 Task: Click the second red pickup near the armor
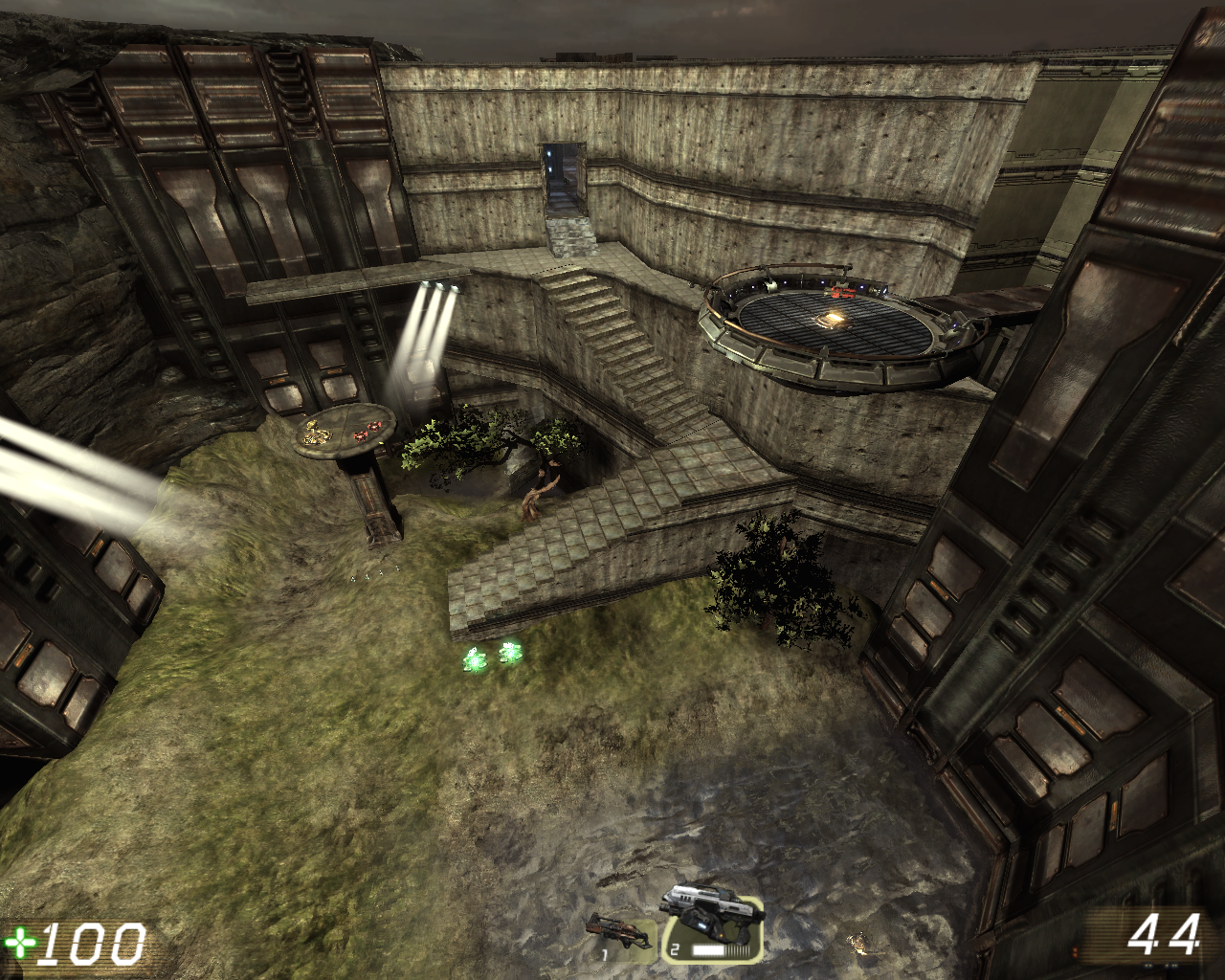374,427
